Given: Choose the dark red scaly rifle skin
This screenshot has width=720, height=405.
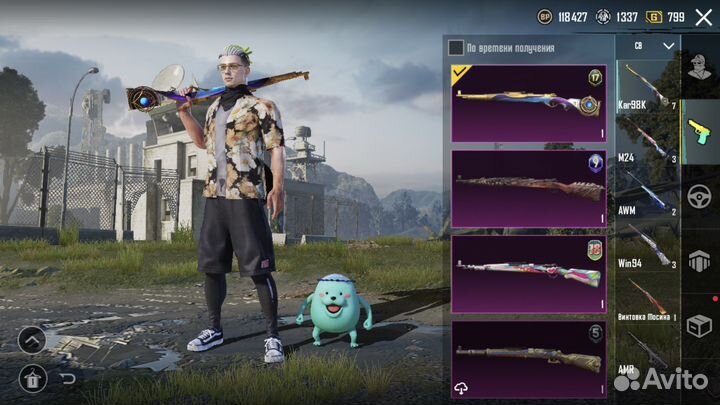Looking at the screenshot, I should (528, 189).
